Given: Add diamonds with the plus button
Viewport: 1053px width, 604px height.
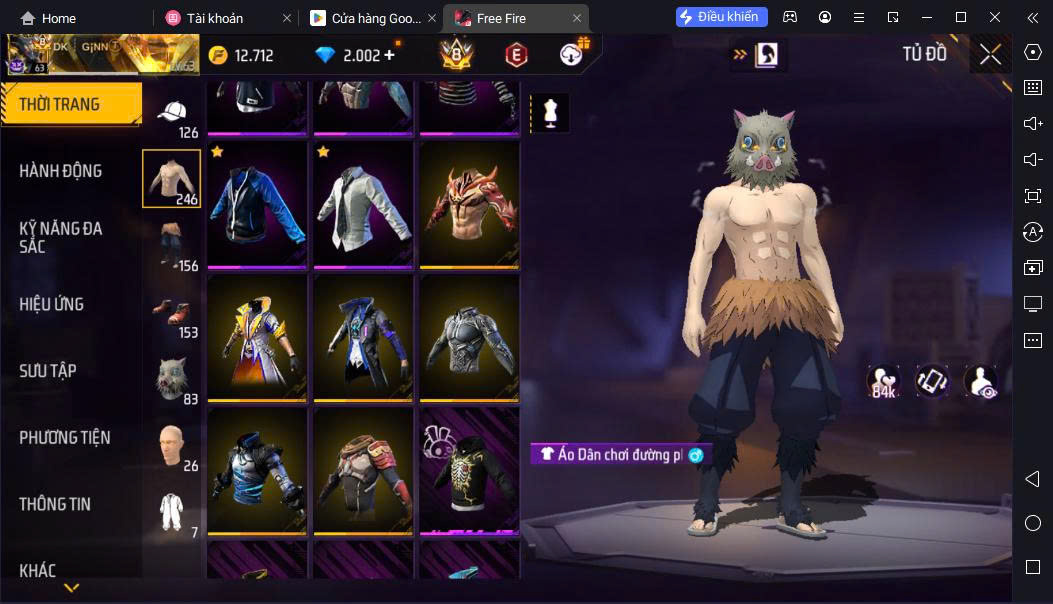Looking at the screenshot, I should pyautogui.click(x=389, y=55).
